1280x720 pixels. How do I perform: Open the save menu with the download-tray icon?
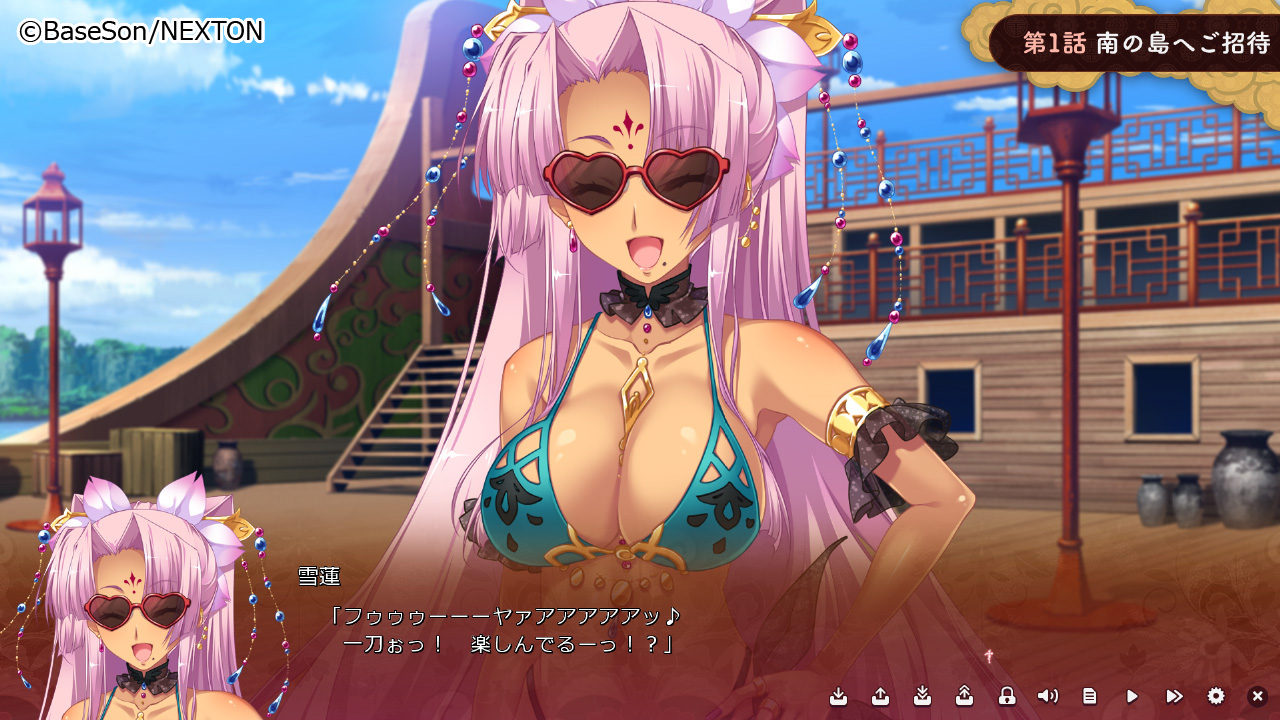click(839, 696)
